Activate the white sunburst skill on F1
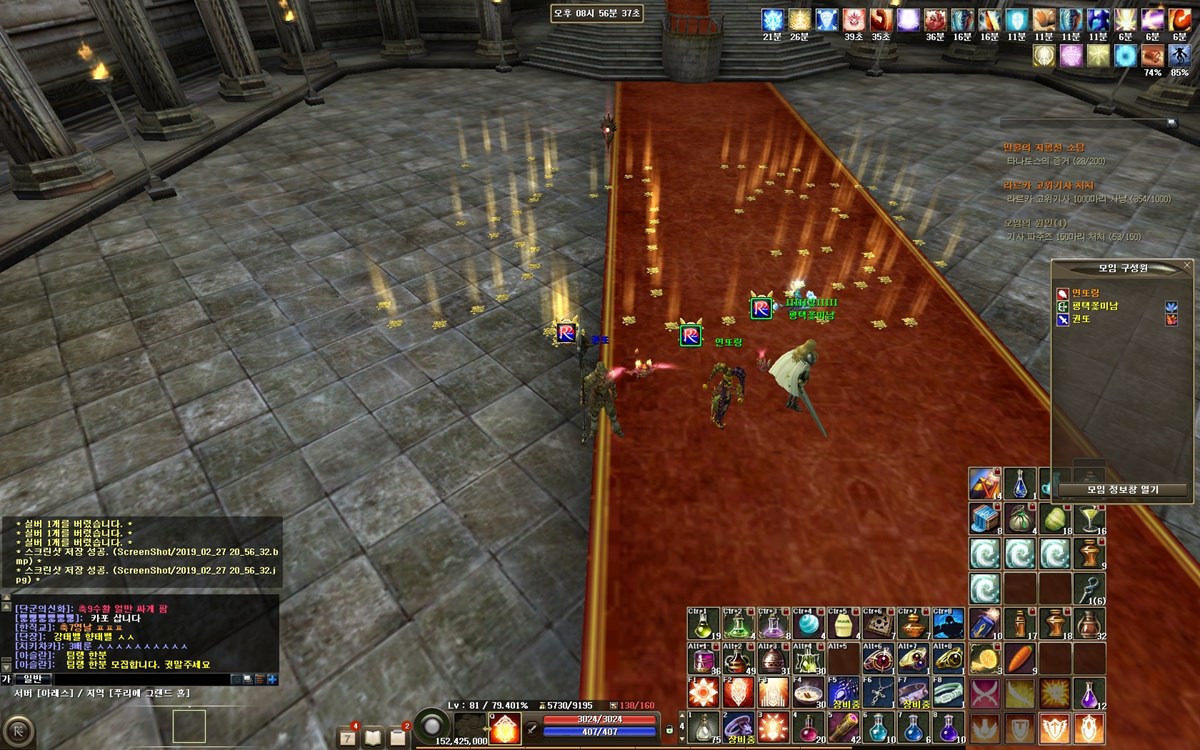The width and height of the screenshot is (1200, 750). click(702, 692)
